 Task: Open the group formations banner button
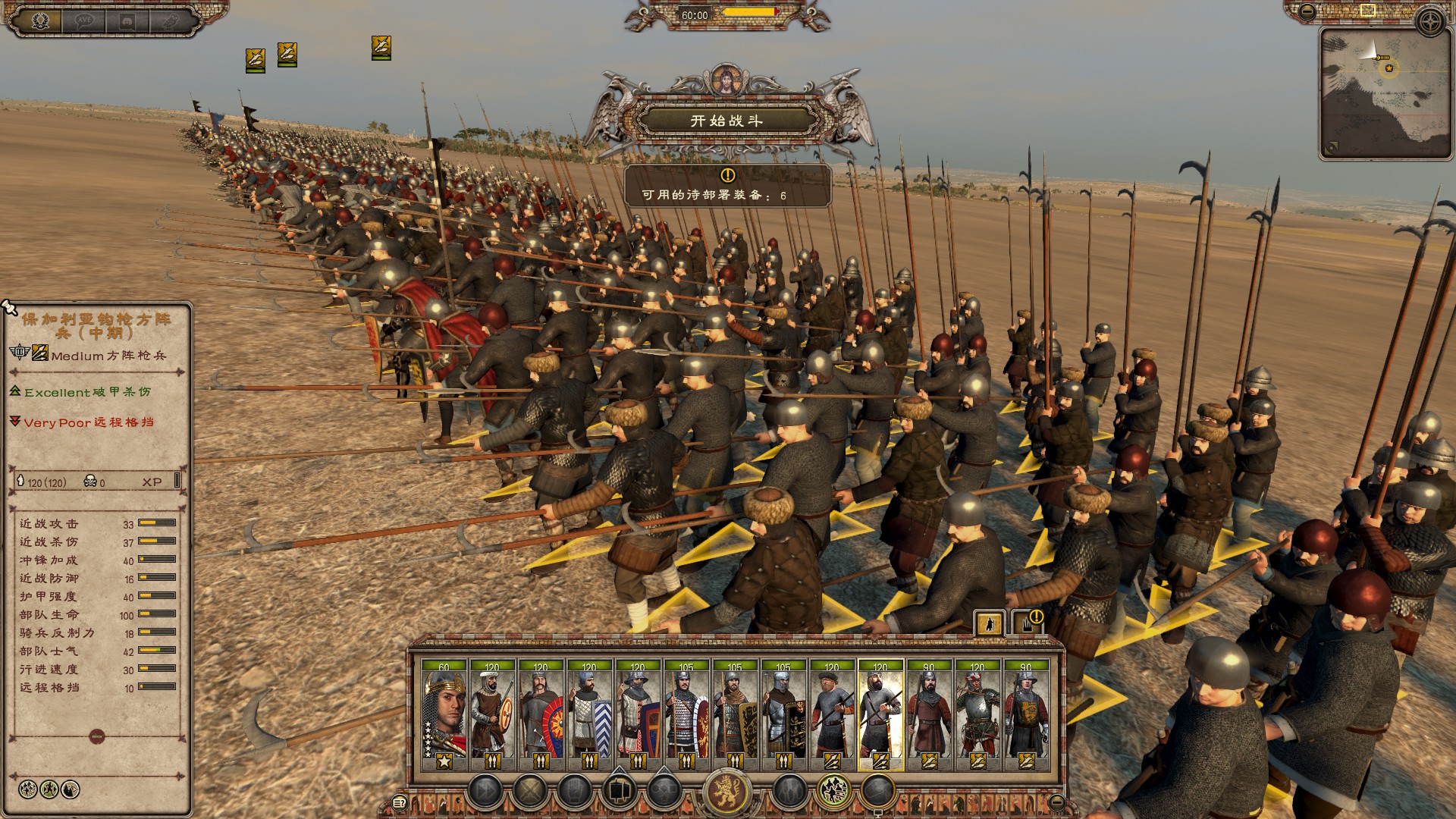tap(619, 792)
